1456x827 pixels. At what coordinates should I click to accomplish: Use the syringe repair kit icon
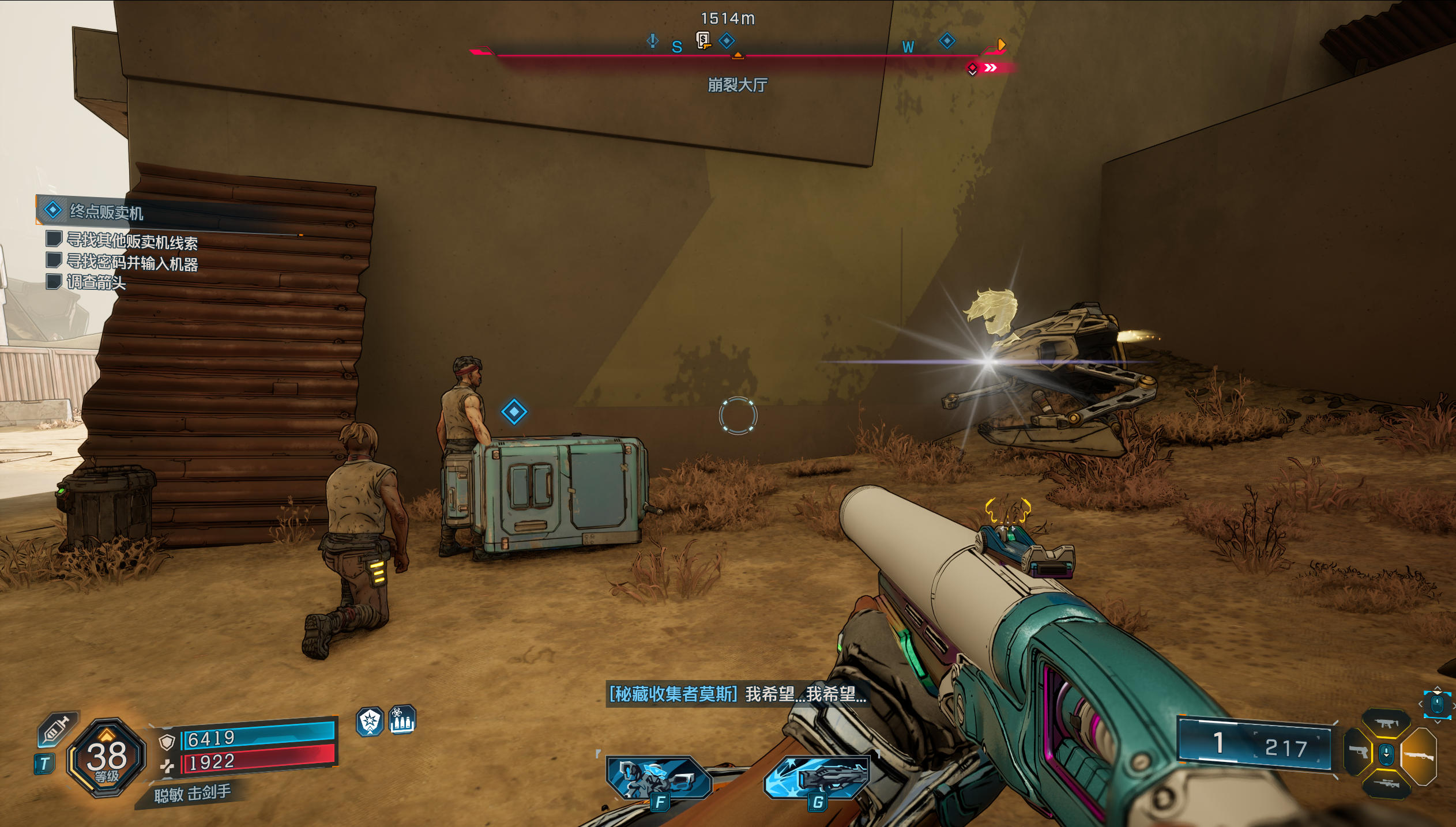pyautogui.click(x=56, y=729)
